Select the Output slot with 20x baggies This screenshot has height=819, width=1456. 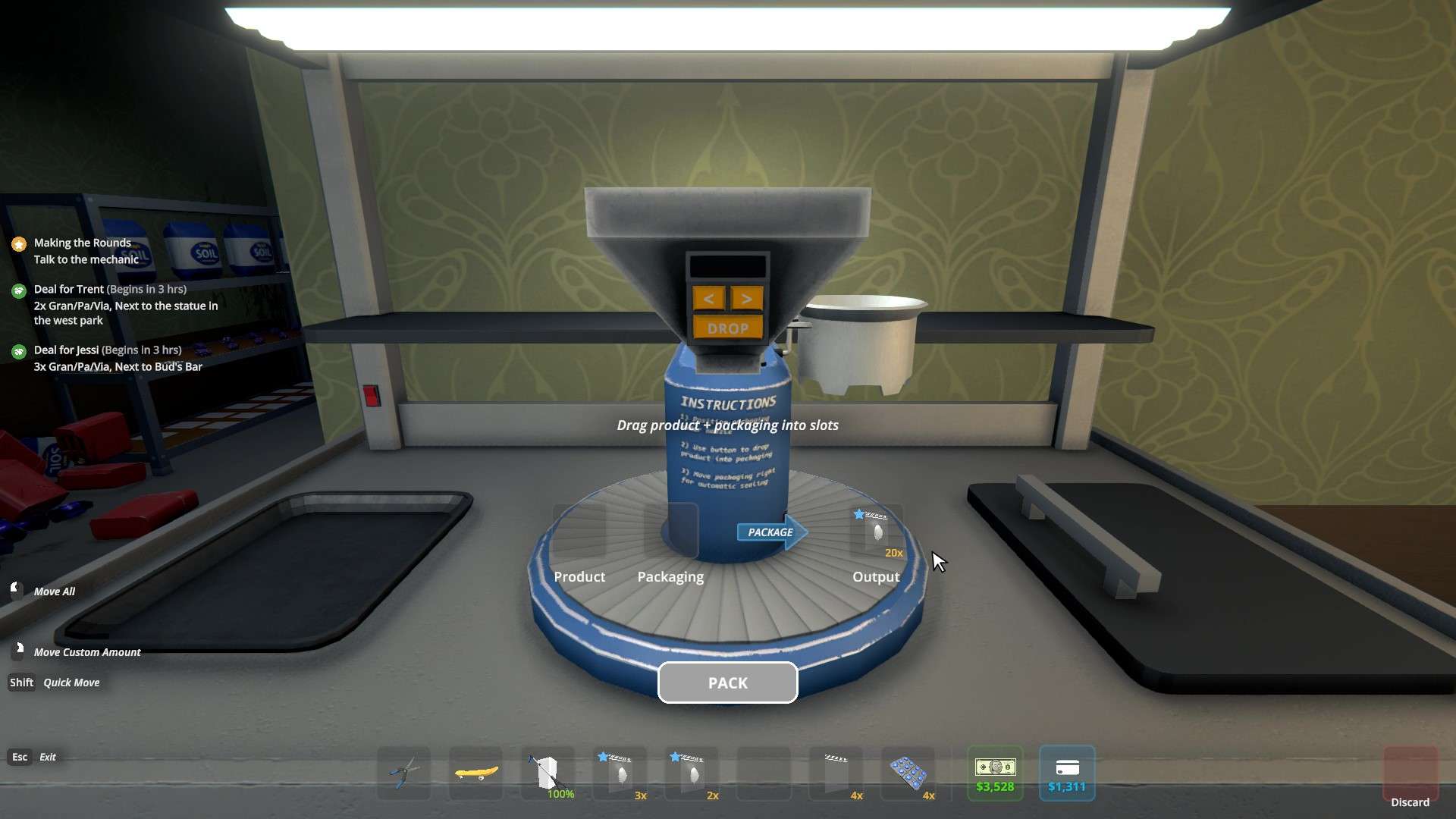877,532
